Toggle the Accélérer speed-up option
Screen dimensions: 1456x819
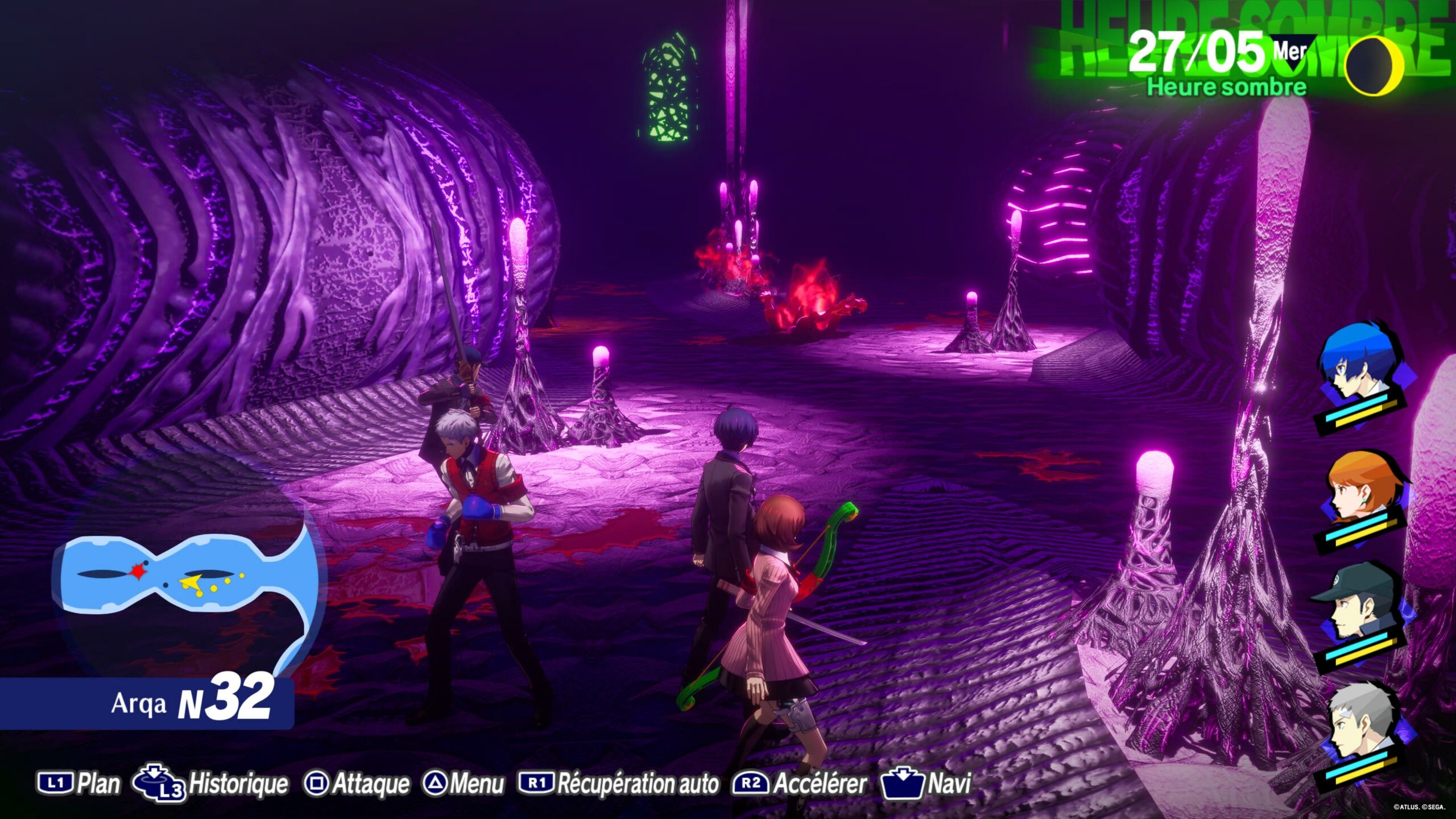(x=801, y=783)
